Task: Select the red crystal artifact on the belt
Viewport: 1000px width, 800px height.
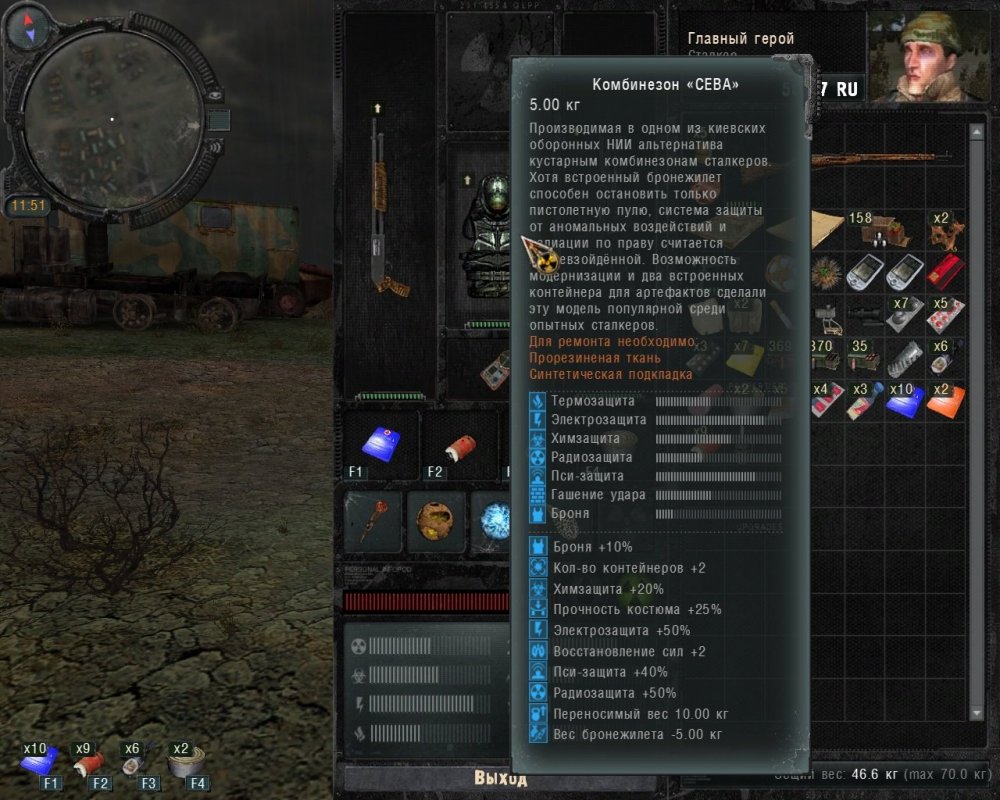Action: tap(373, 521)
